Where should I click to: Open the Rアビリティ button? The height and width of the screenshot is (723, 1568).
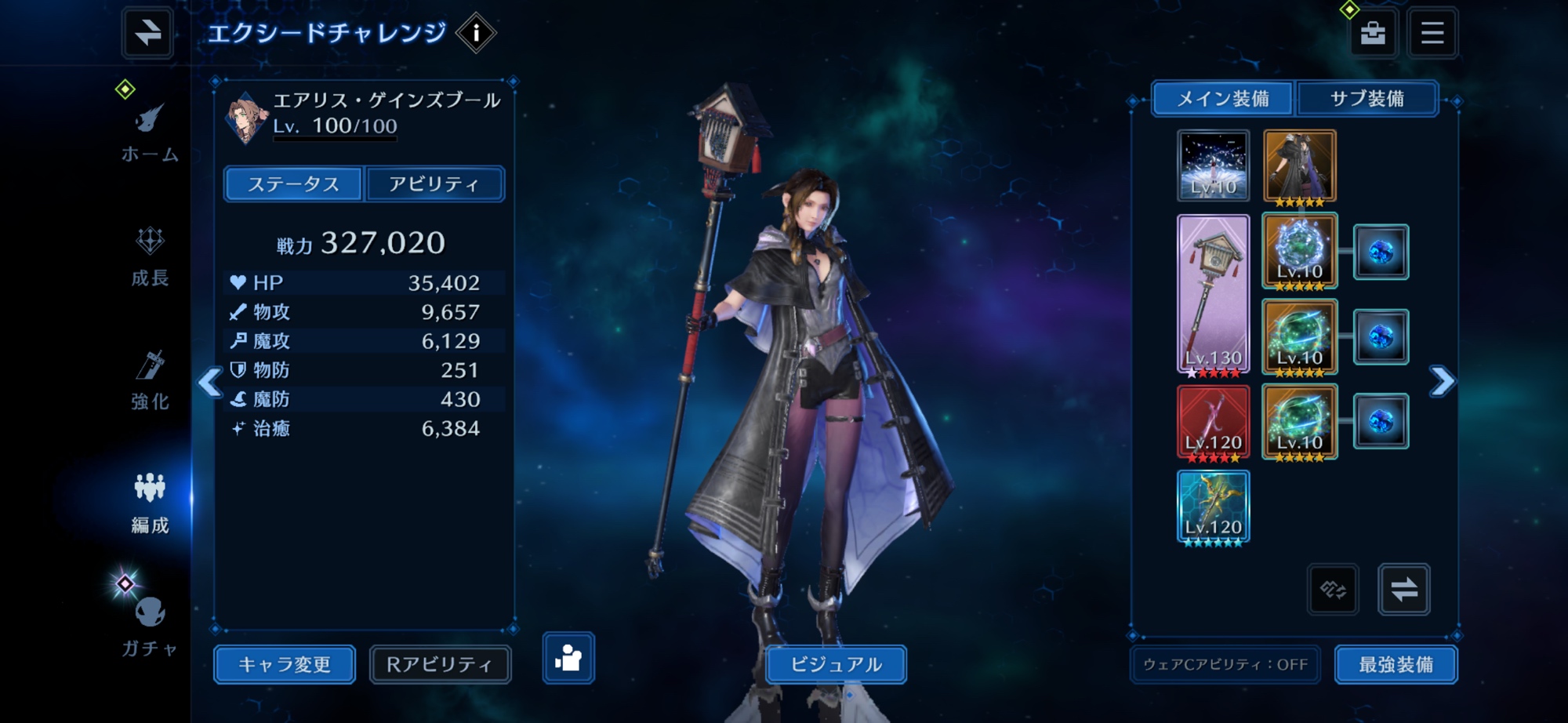[440, 664]
